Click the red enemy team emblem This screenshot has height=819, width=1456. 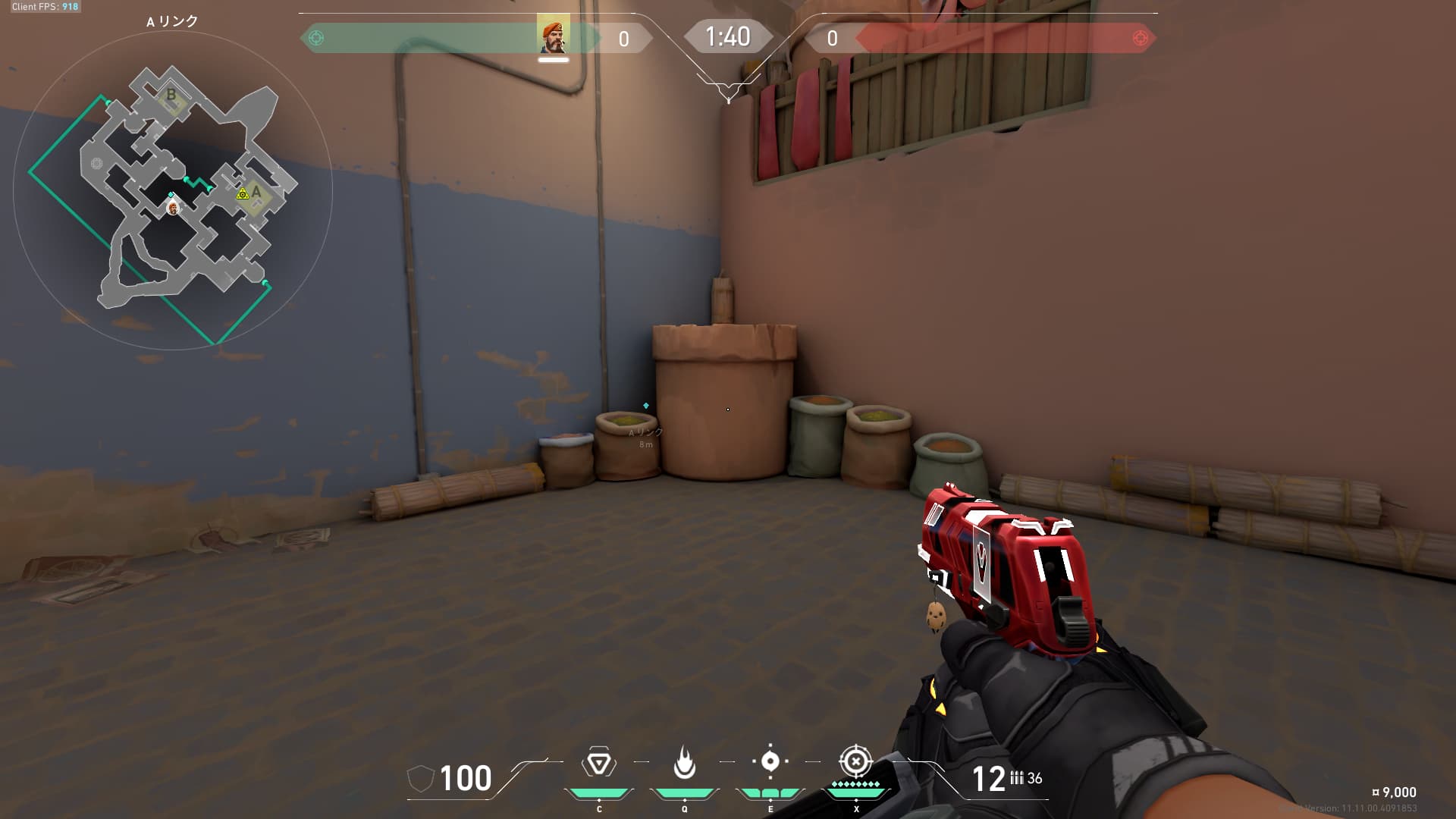[x=1139, y=38]
